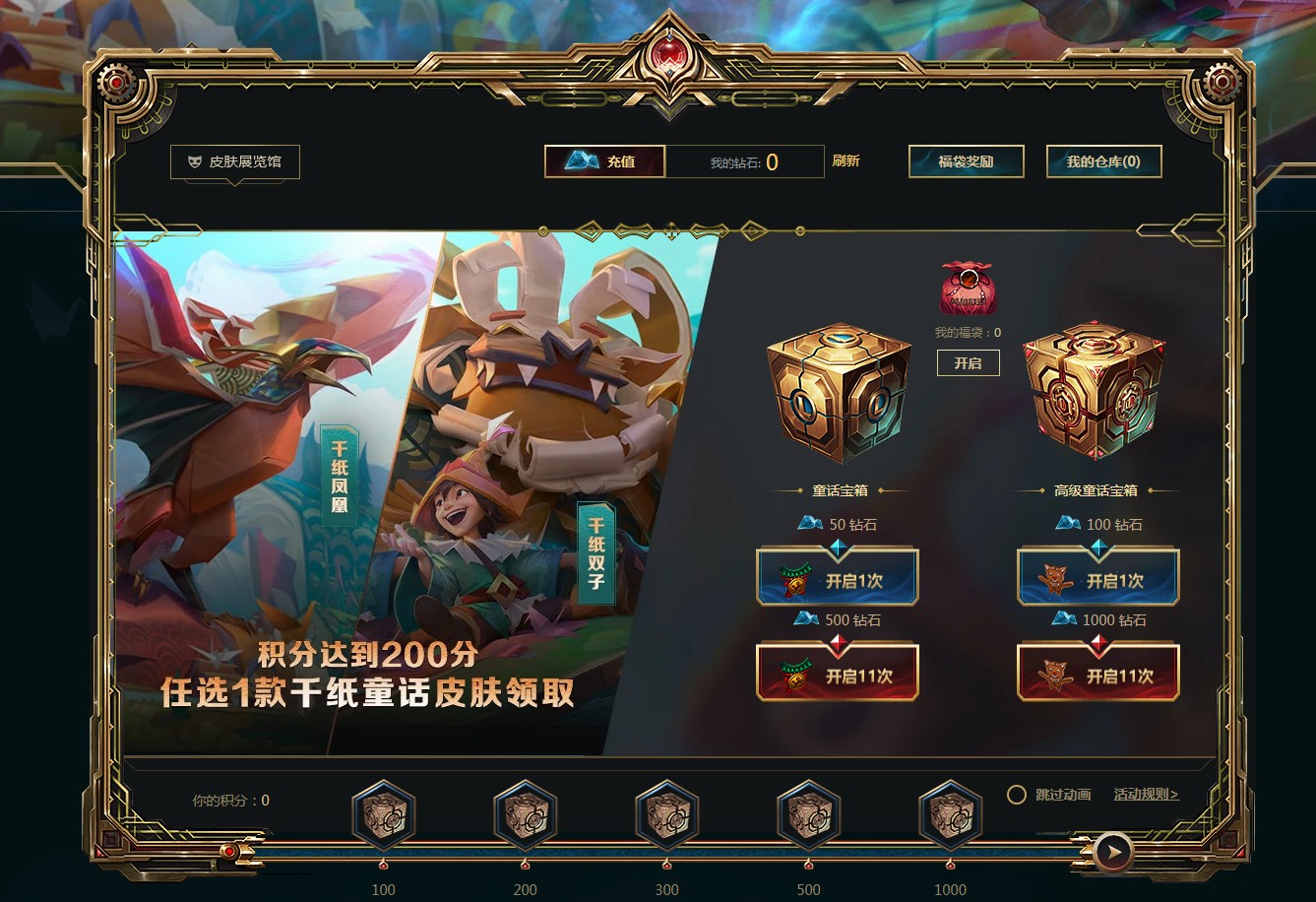Enable the 跳过动画 skip animation option
The image size is (1316, 902).
click(x=1015, y=792)
